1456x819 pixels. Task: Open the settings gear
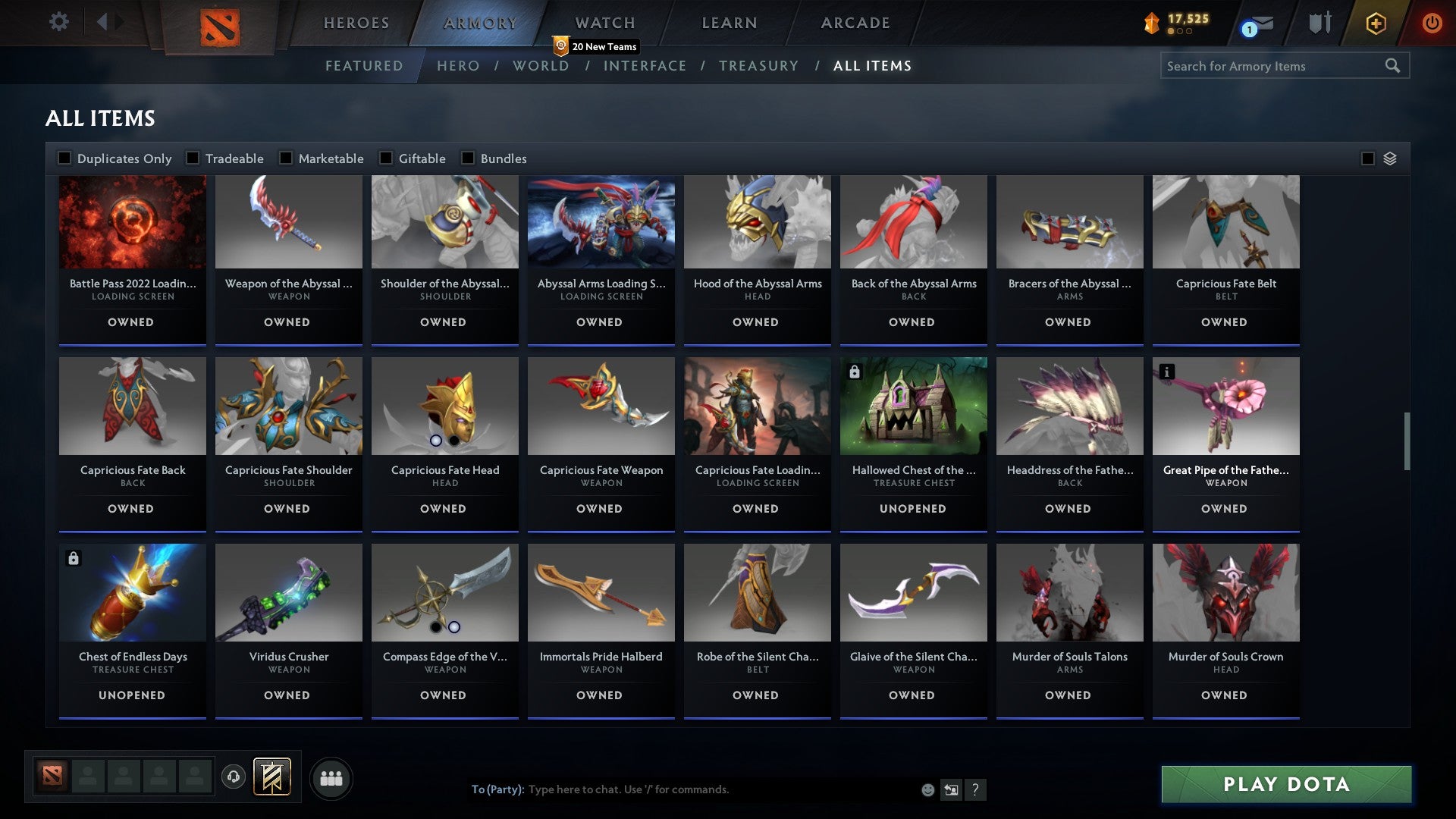pos(58,22)
